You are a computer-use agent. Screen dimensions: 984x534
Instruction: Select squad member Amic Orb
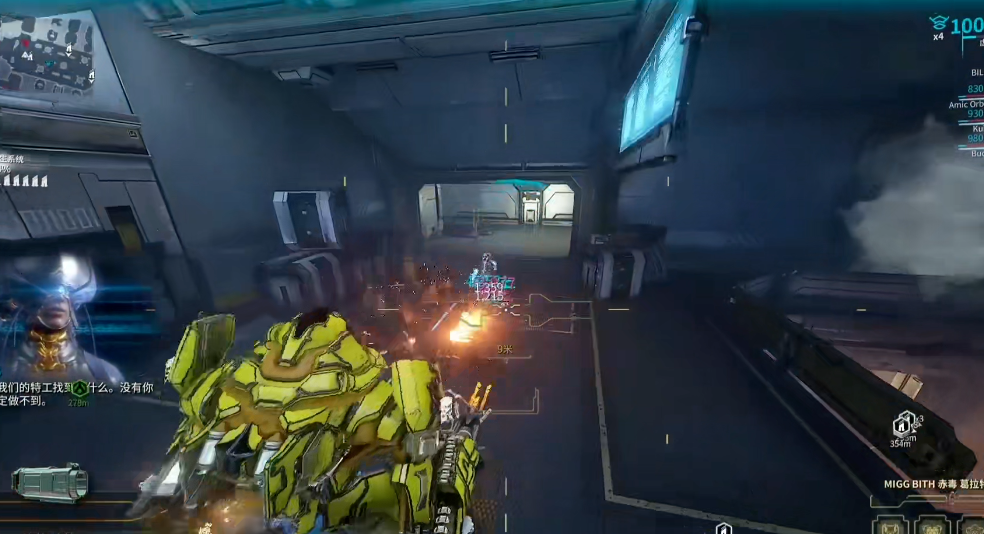966,104
